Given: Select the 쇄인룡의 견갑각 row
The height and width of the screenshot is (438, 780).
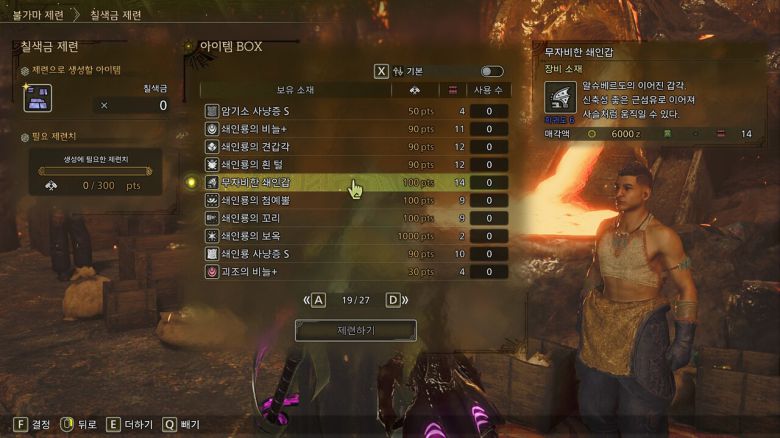Looking at the screenshot, I should click(x=300, y=147).
